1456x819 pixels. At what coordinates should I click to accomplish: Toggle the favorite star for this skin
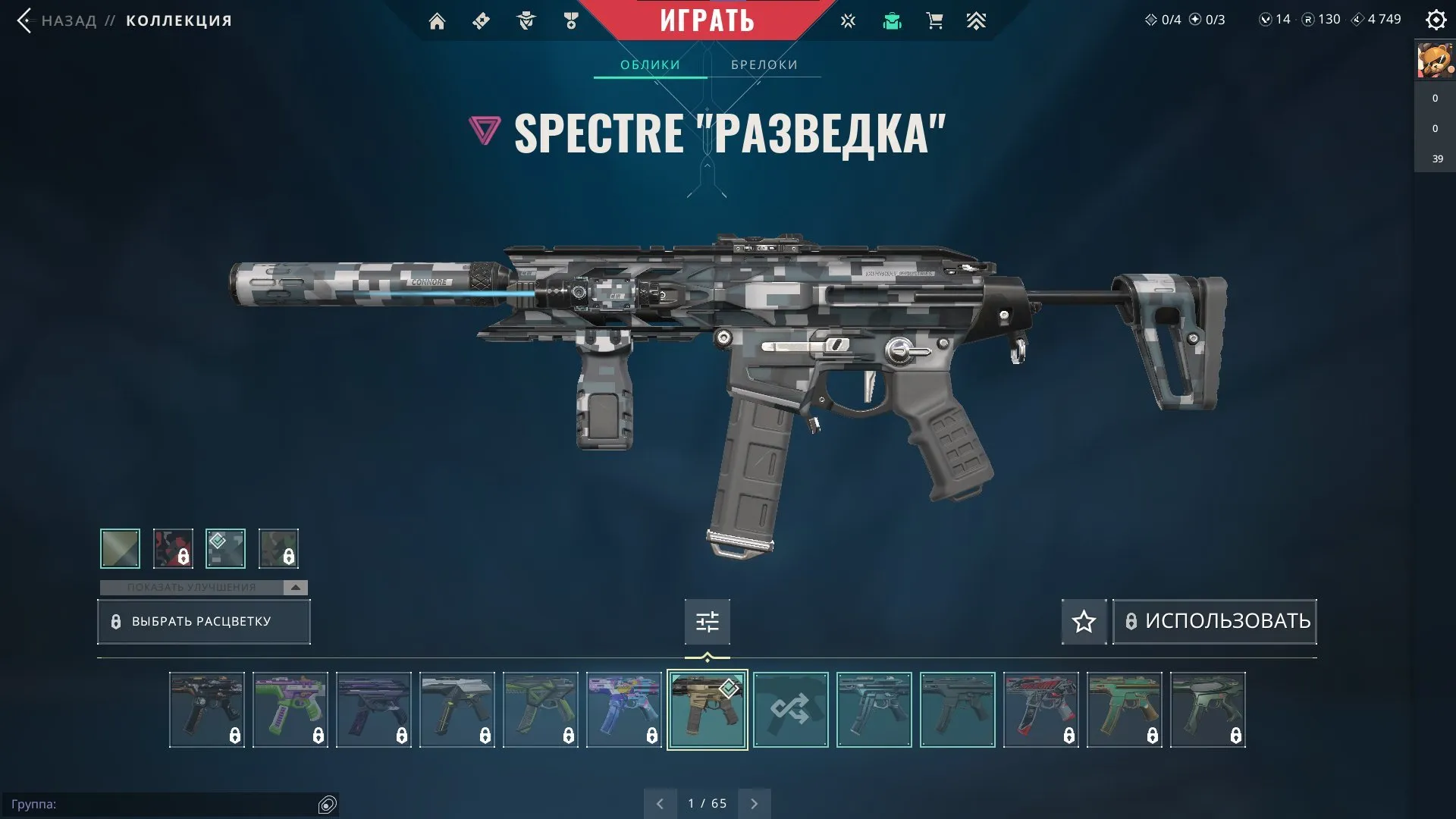tap(1083, 621)
